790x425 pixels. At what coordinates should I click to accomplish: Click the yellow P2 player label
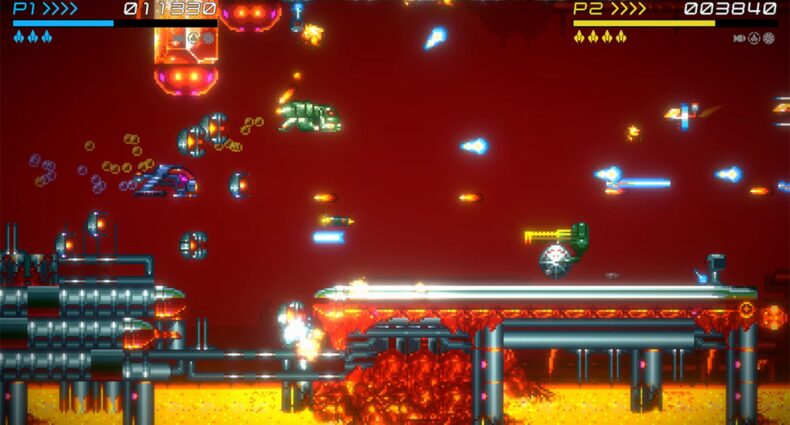point(586,9)
